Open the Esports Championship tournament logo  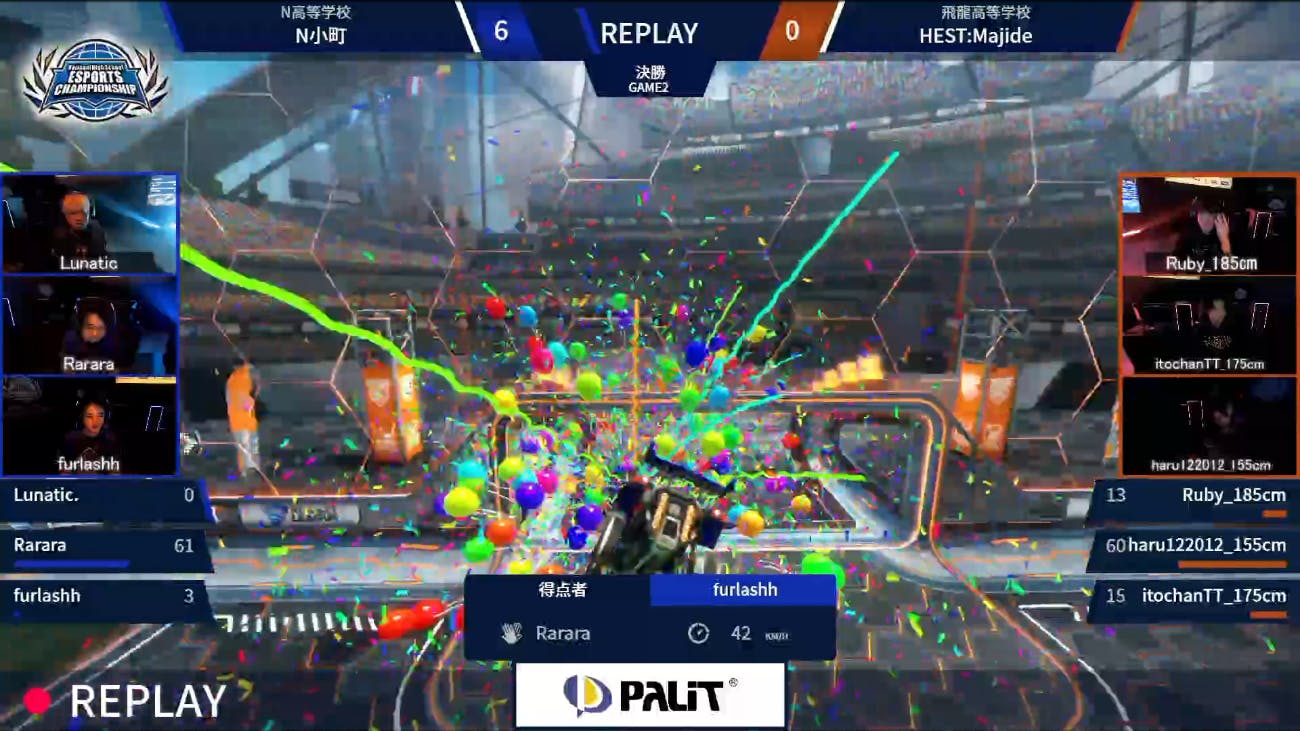pos(96,79)
